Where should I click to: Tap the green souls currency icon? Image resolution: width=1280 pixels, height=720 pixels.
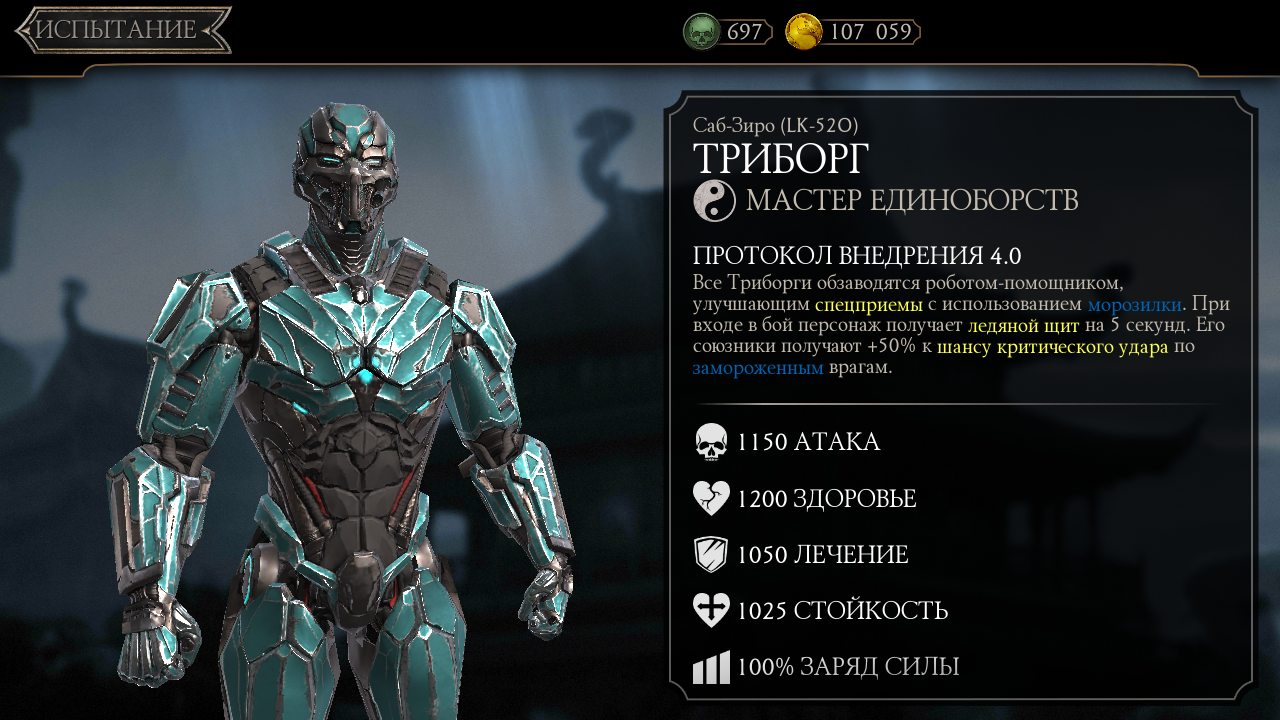(x=701, y=32)
